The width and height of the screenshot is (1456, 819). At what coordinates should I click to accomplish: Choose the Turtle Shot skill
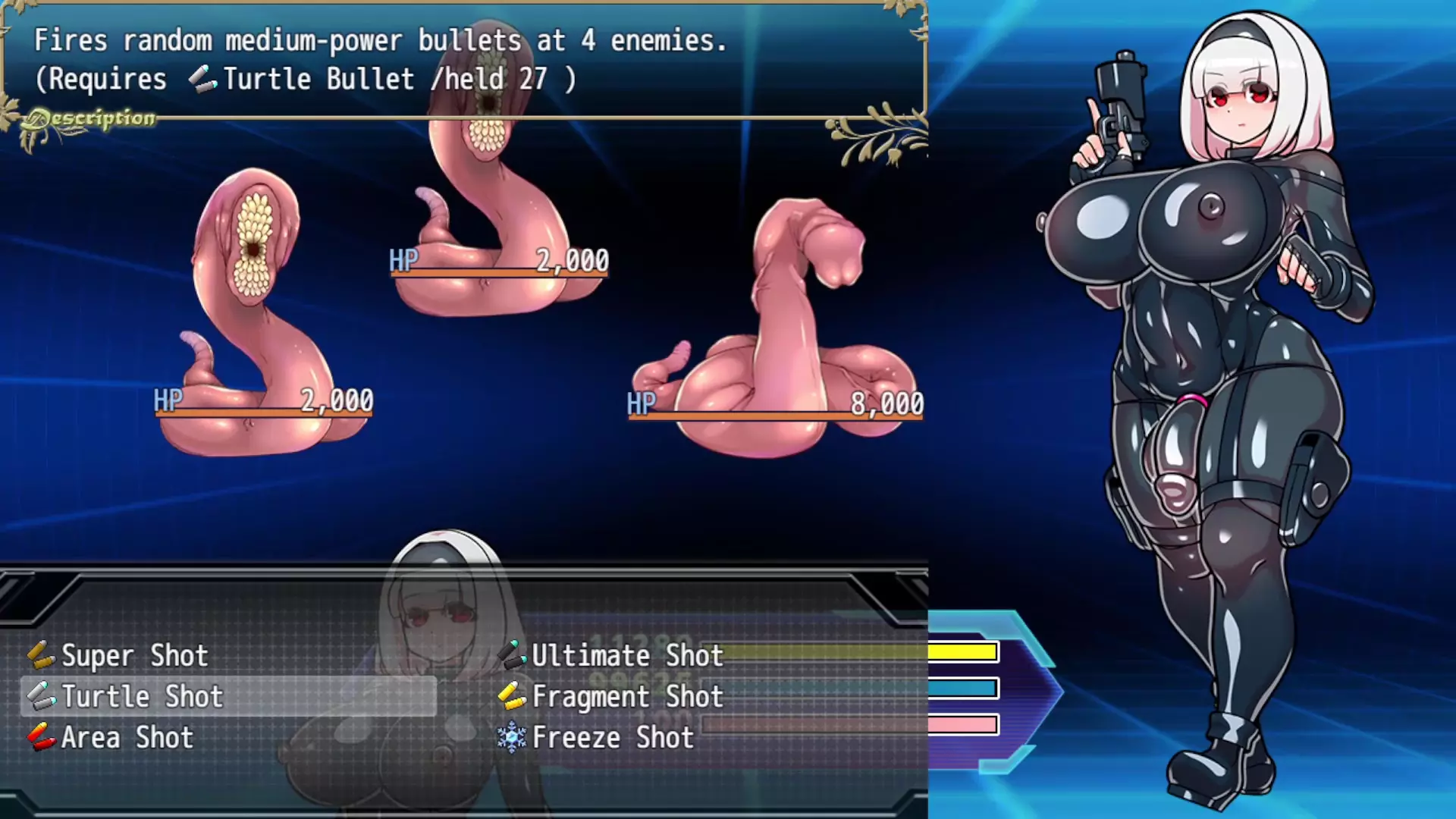pyautogui.click(x=142, y=697)
